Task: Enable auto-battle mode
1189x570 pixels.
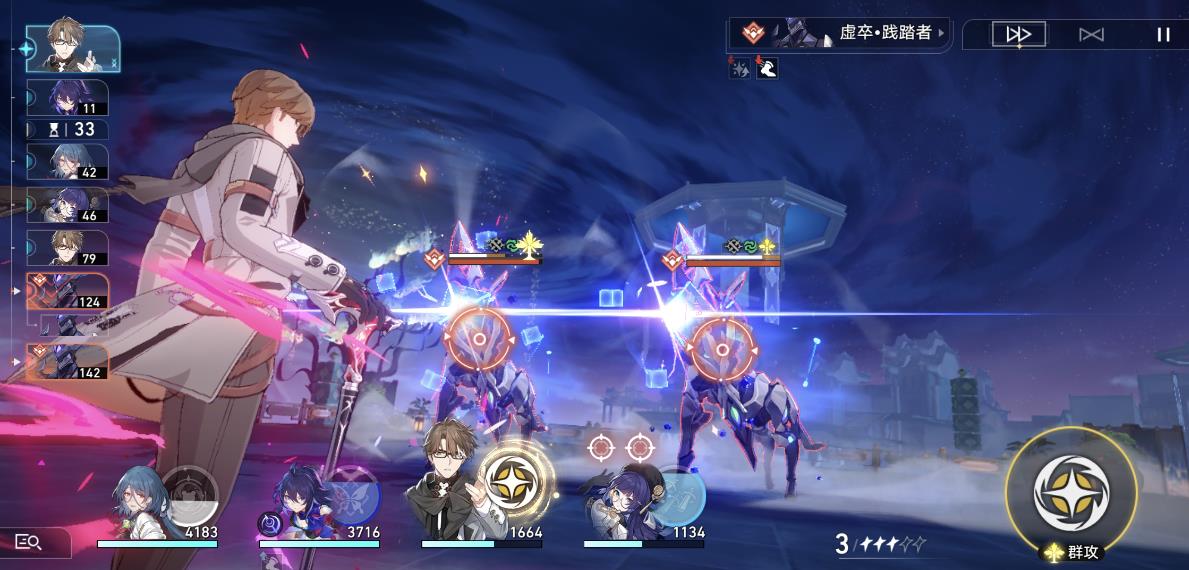Action: (1091, 35)
